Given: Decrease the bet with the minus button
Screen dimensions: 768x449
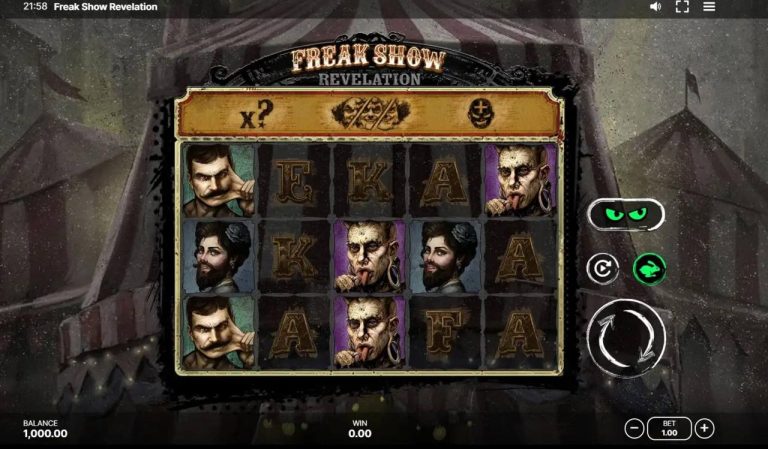Looking at the screenshot, I should point(634,429).
